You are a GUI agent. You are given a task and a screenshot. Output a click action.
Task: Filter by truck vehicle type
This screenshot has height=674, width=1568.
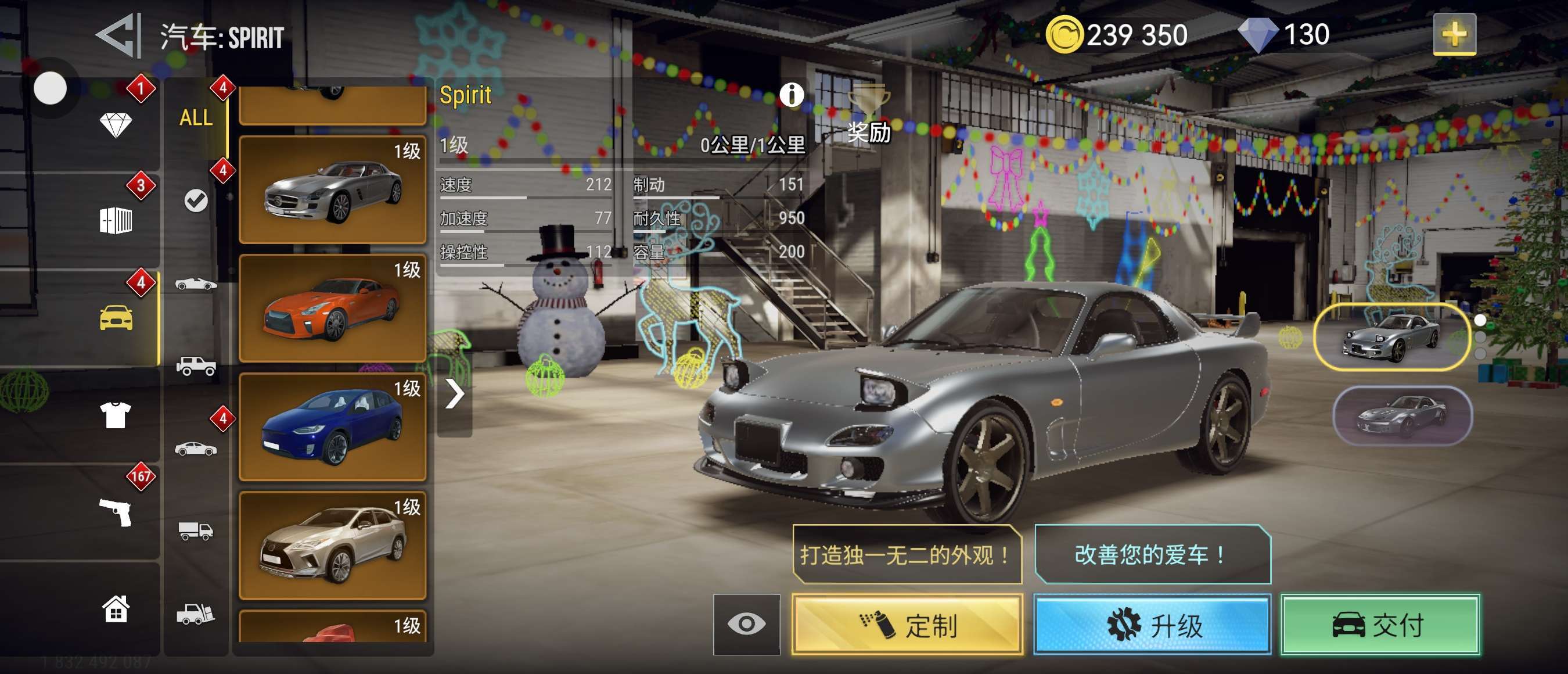pos(196,530)
